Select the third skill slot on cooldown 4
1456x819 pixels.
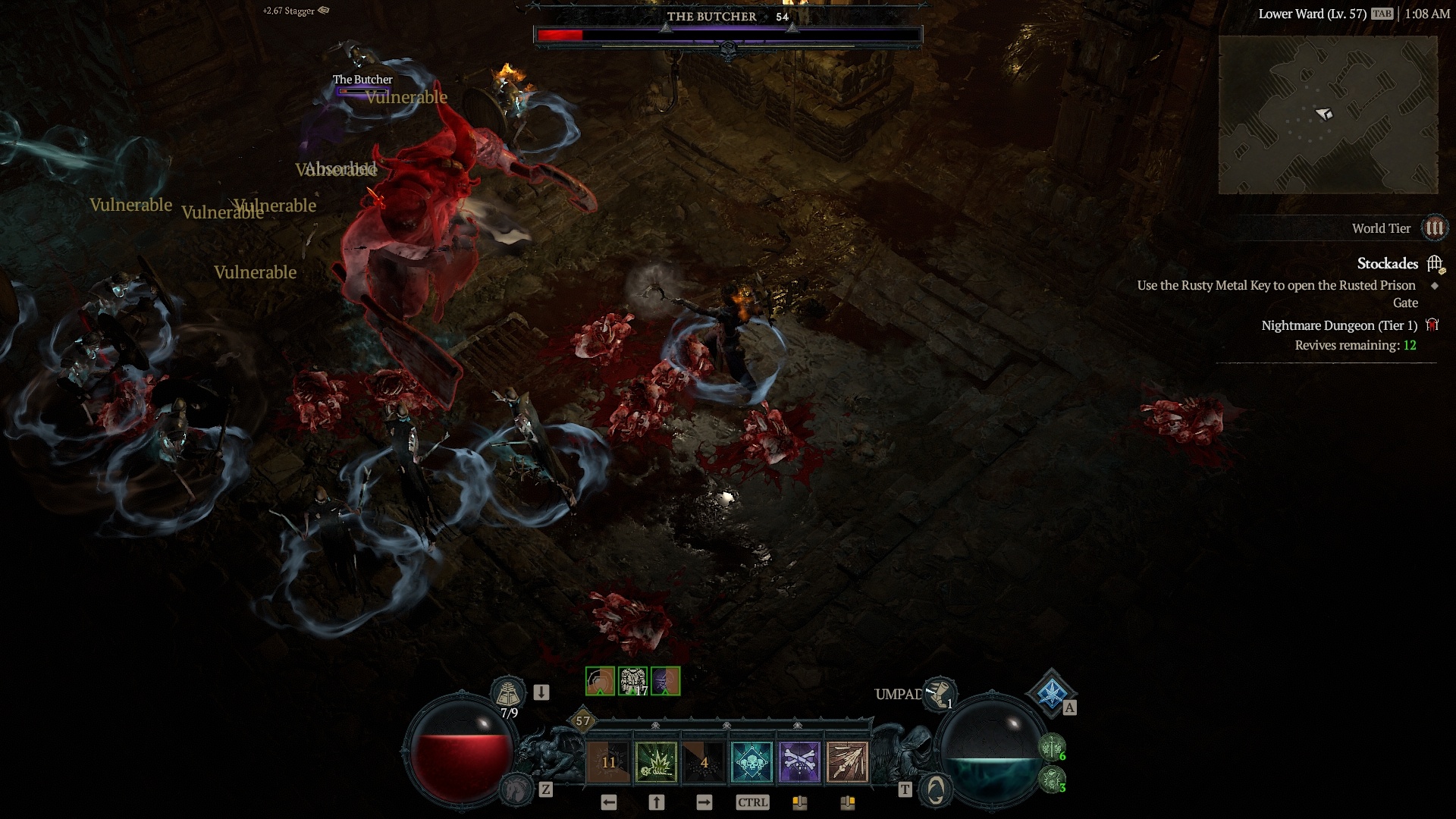pyautogui.click(x=704, y=761)
